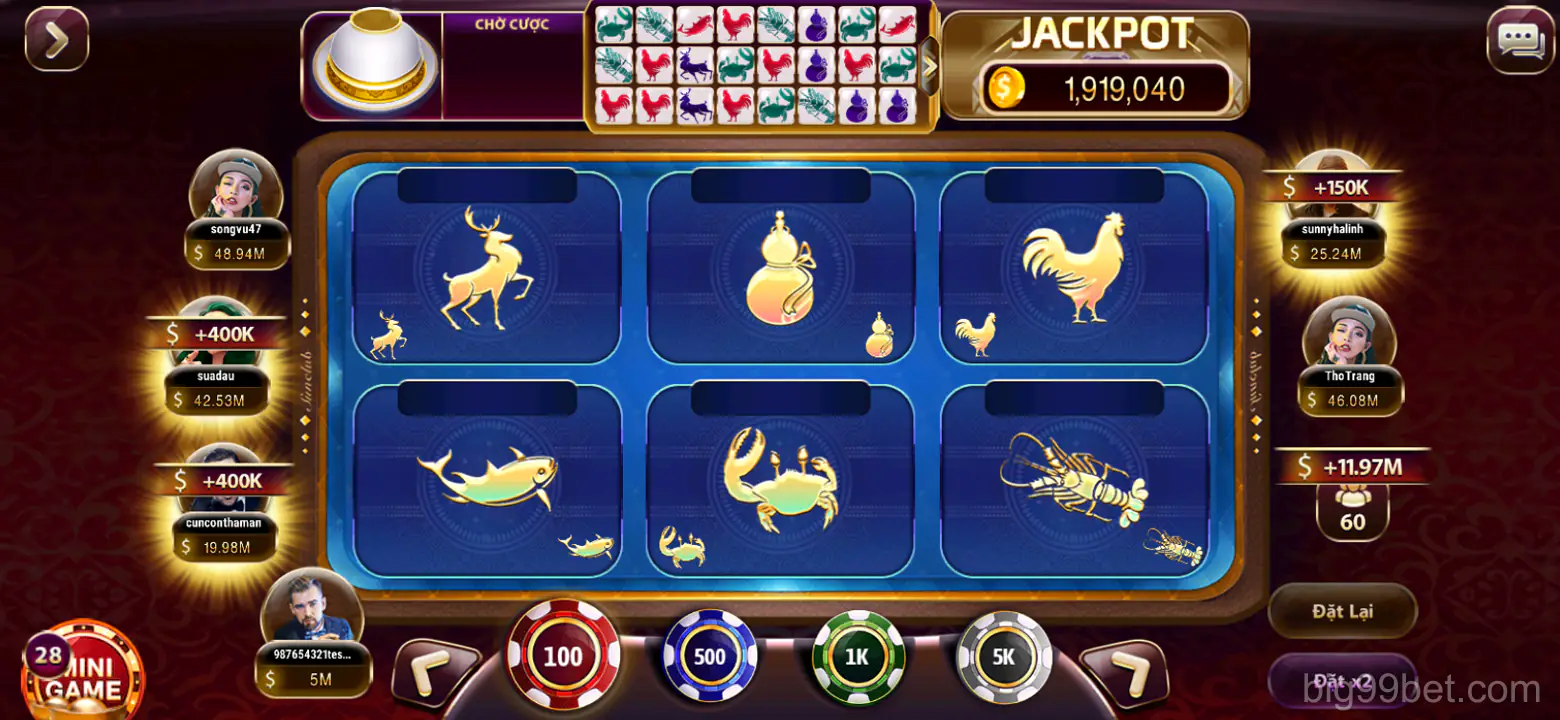Select the 100 betting chip
Screen dimensions: 1560x720
[563, 655]
